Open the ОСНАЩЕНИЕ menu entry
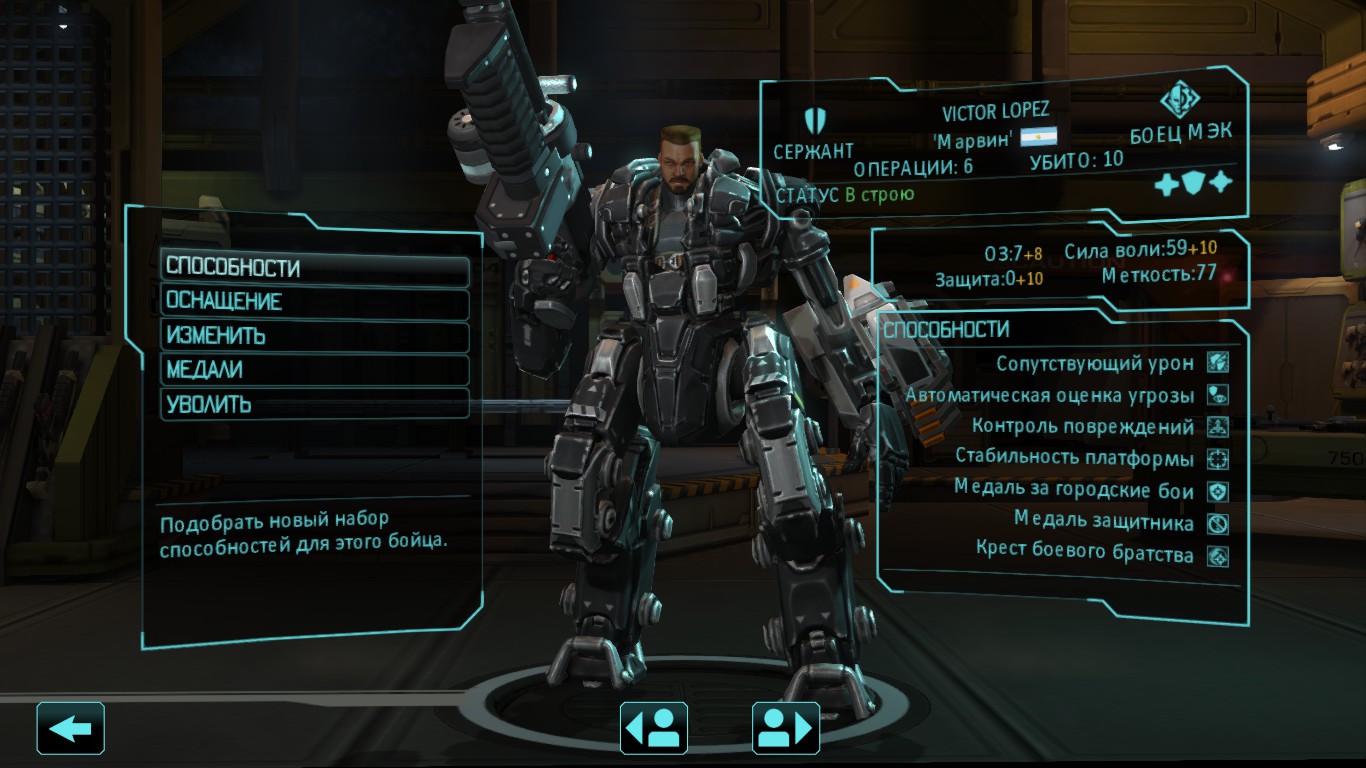This screenshot has height=768, width=1366. pyautogui.click(x=315, y=301)
